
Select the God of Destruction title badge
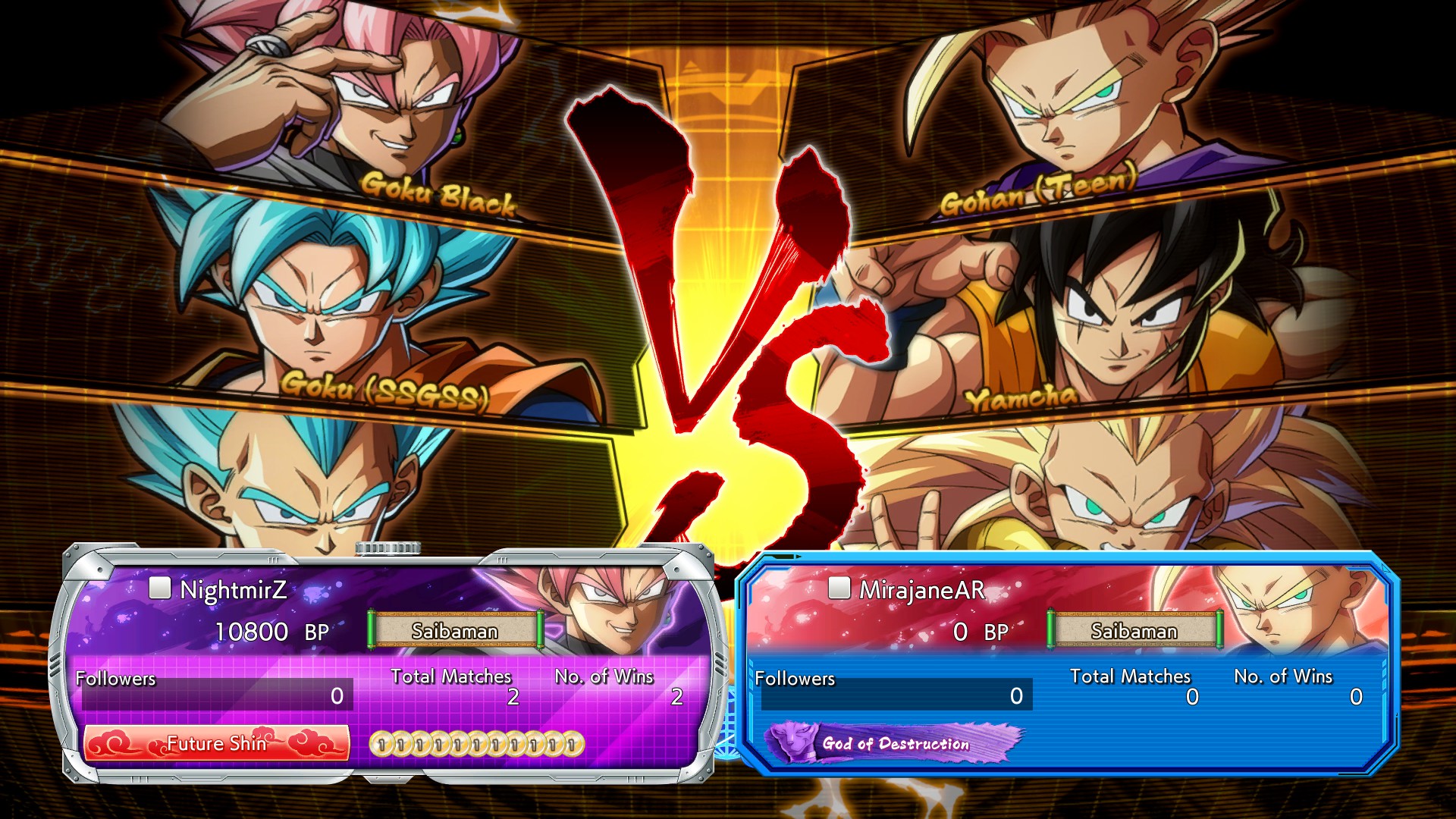[x=895, y=743]
